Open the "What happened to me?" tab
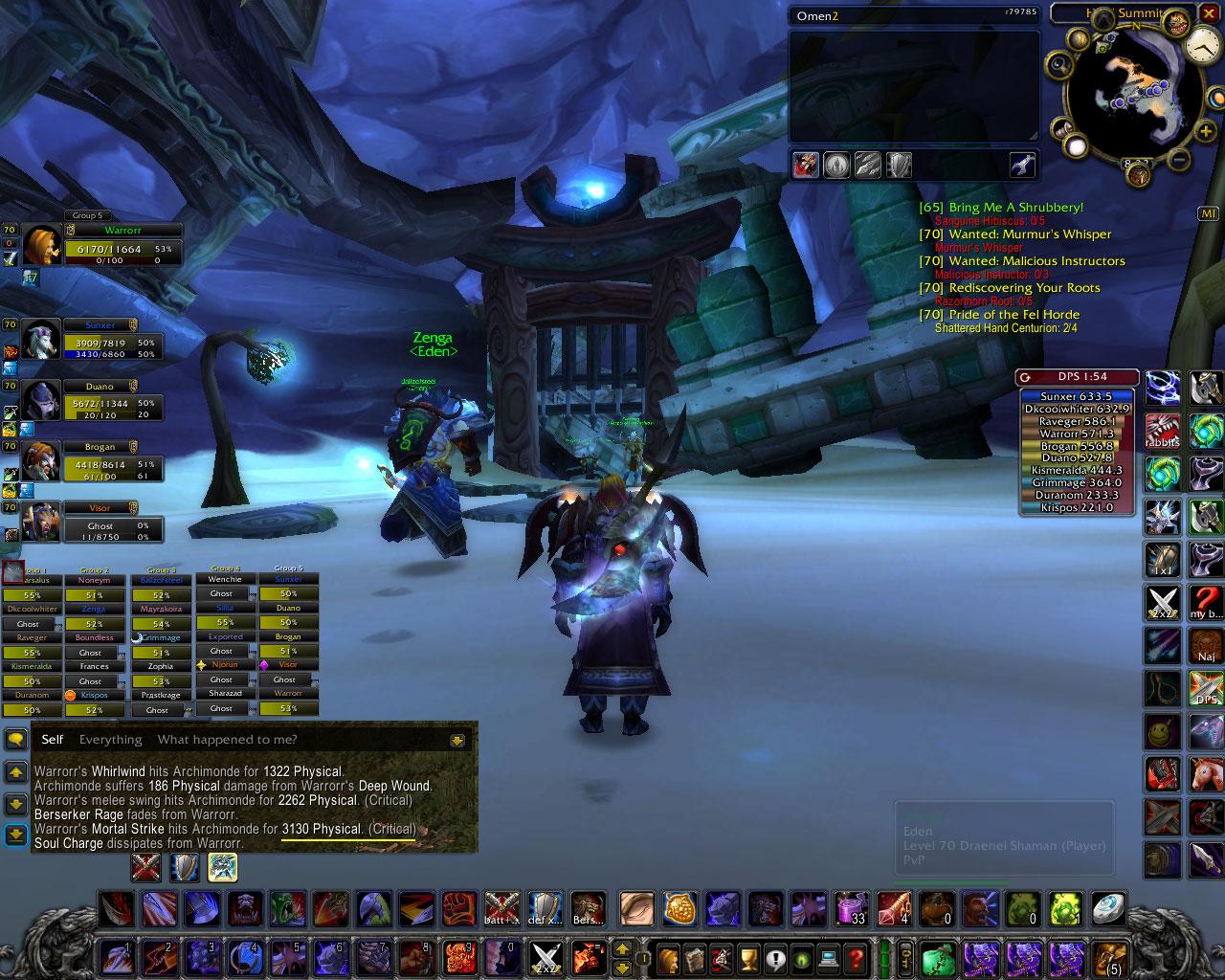This screenshot has height=980, width=1225. (x=227, y=739)
